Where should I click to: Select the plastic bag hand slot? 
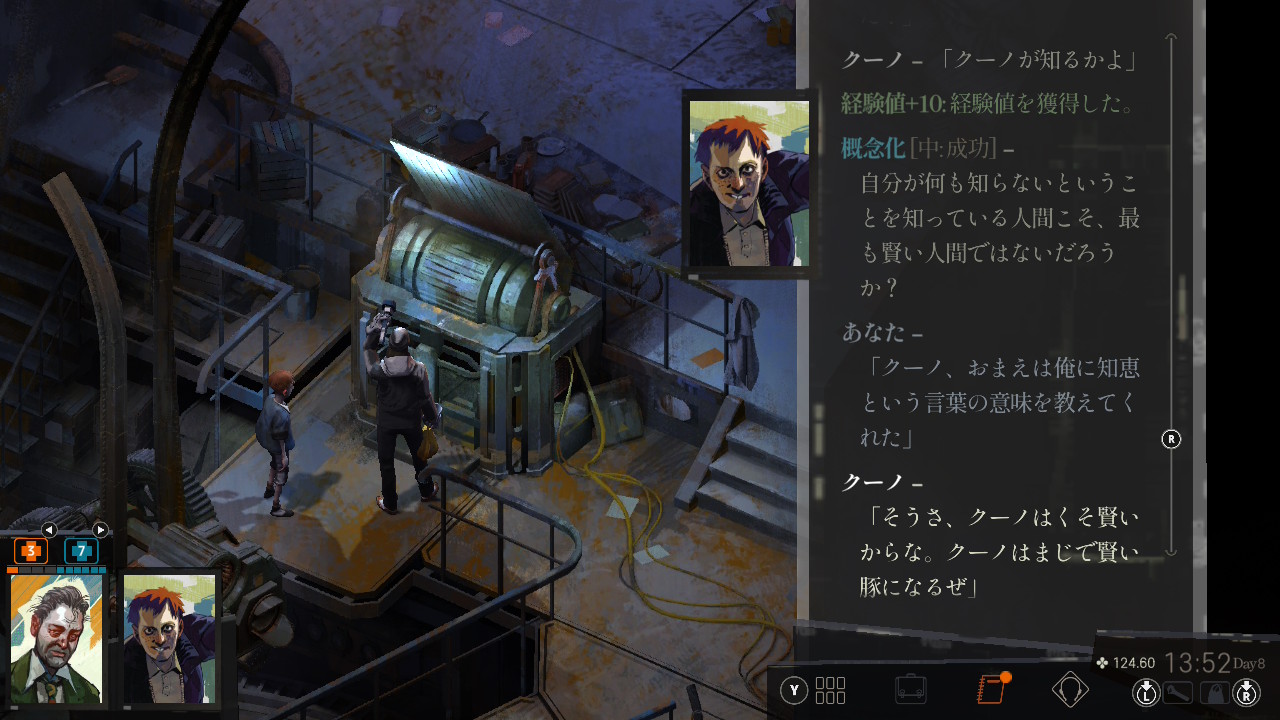coord(1214,691)
